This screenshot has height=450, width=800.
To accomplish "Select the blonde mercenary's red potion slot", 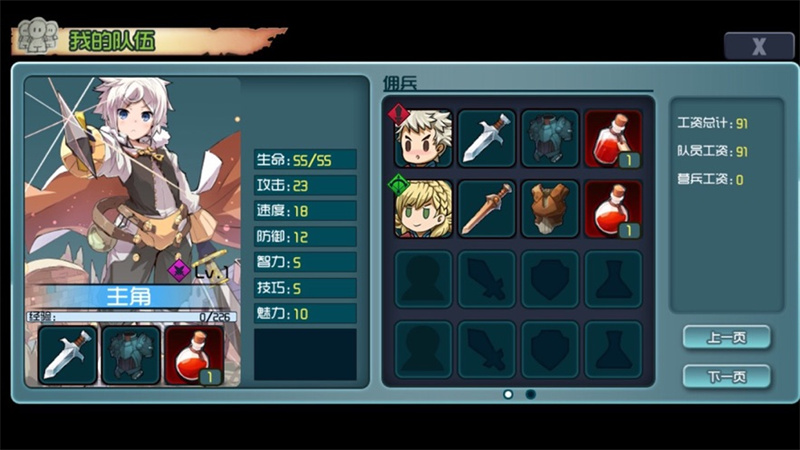I will pos(613,208).
